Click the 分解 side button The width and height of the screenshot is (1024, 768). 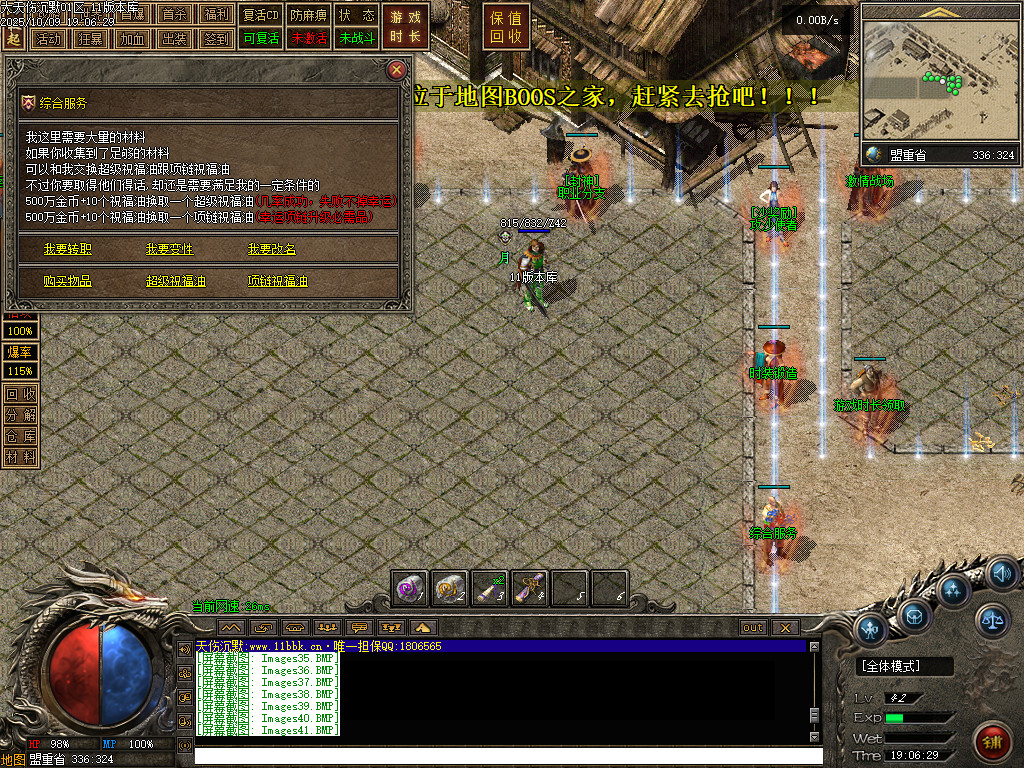pyautogui.click(x=20, y=415)
